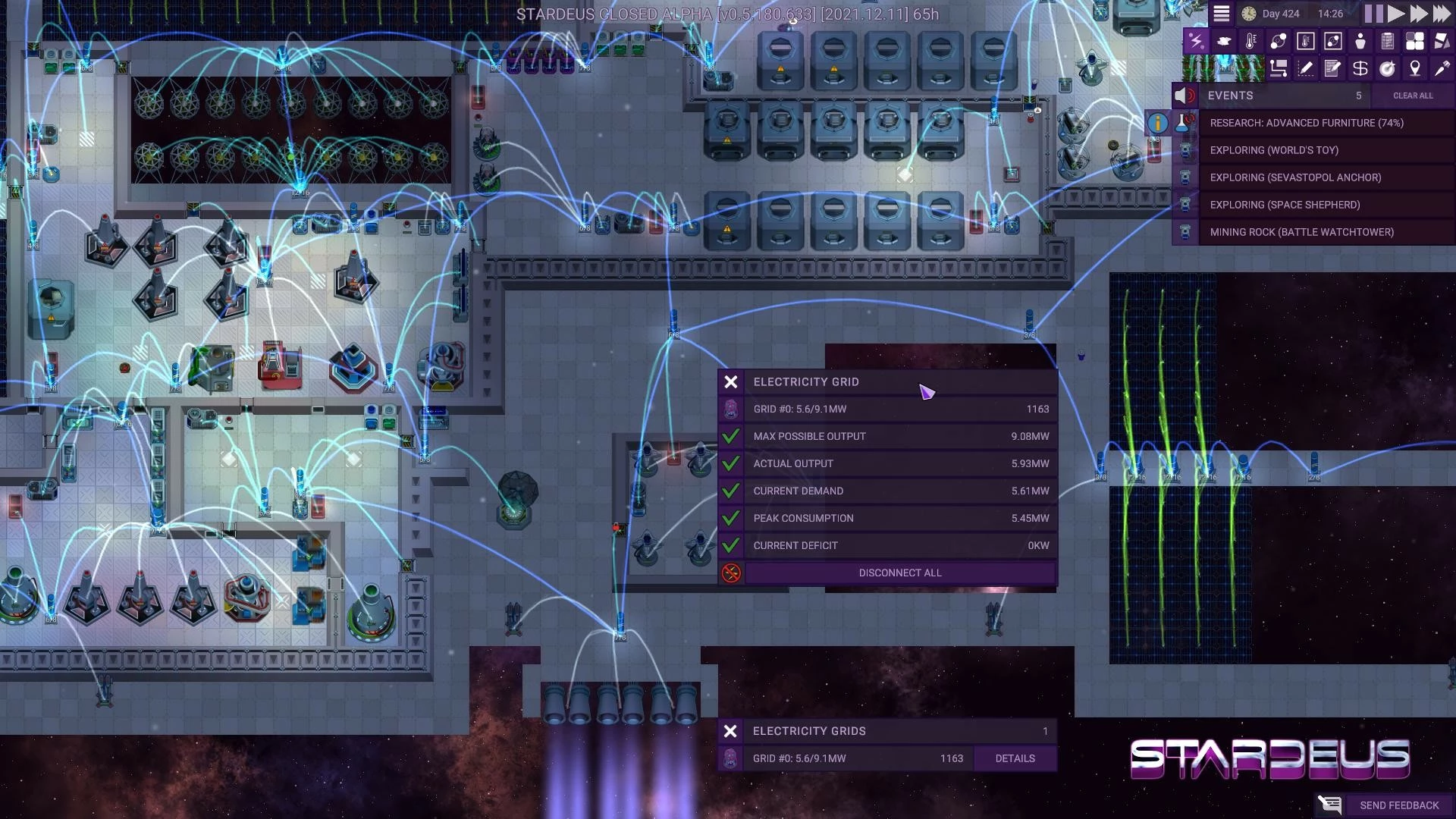
Task: Send feedback to the developers
Action: [1398, 805]
